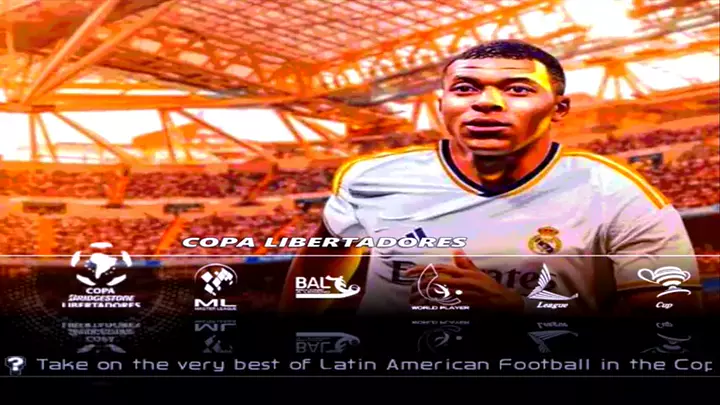Open the ML Master League mode
Screen dimensions: 720x405
pos(215,287)
